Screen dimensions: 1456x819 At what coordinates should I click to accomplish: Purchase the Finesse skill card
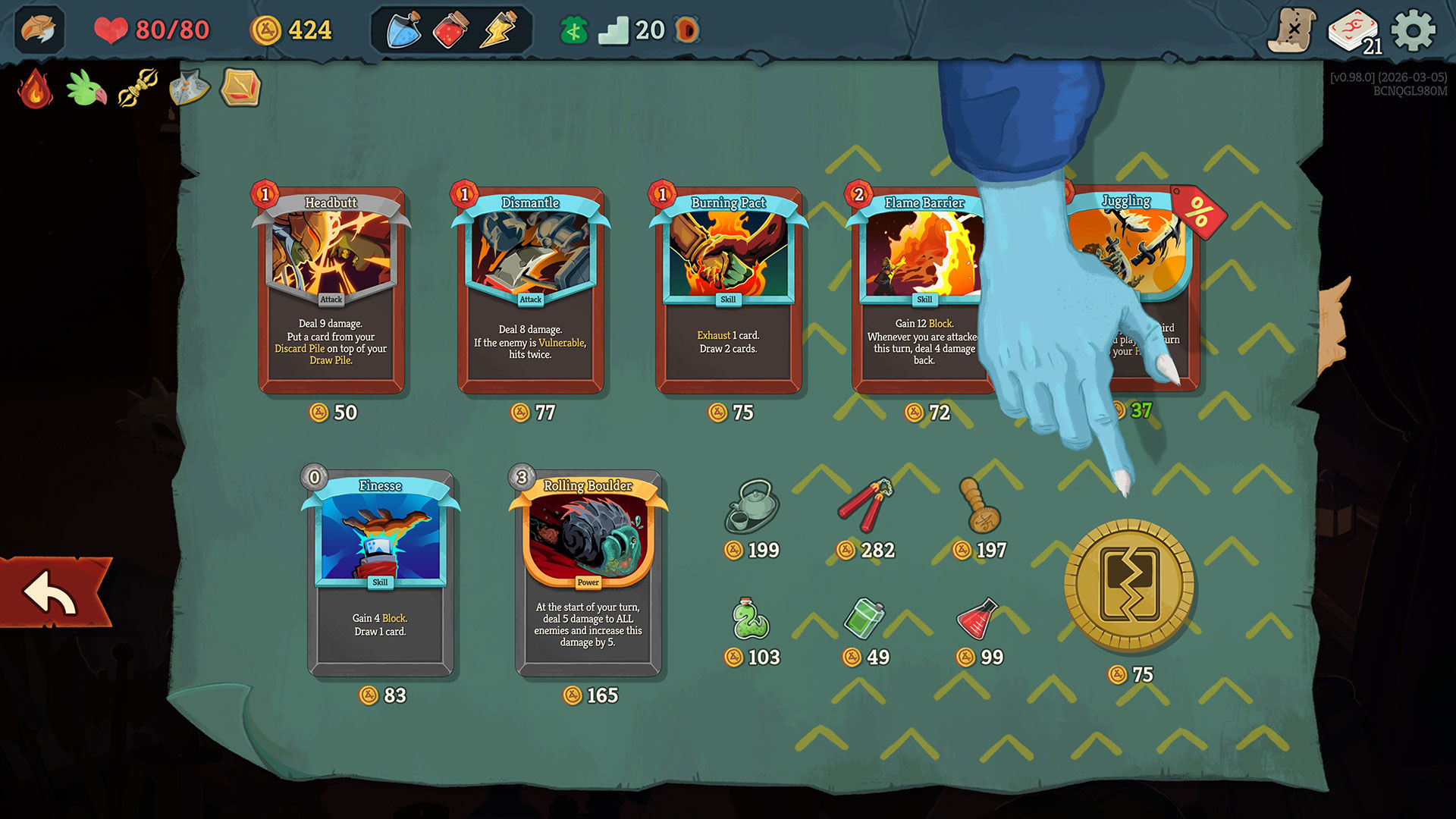pos(380,573)
